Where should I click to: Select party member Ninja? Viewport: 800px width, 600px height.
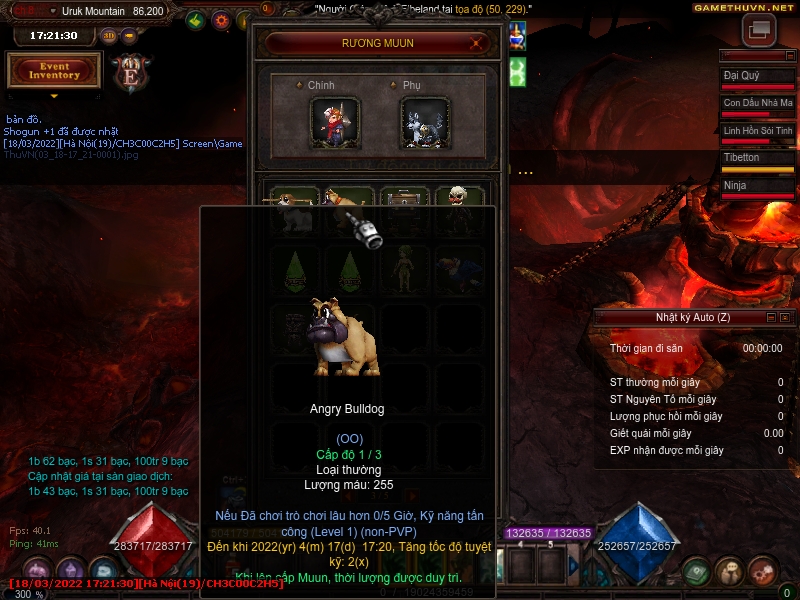click(757, 187)
